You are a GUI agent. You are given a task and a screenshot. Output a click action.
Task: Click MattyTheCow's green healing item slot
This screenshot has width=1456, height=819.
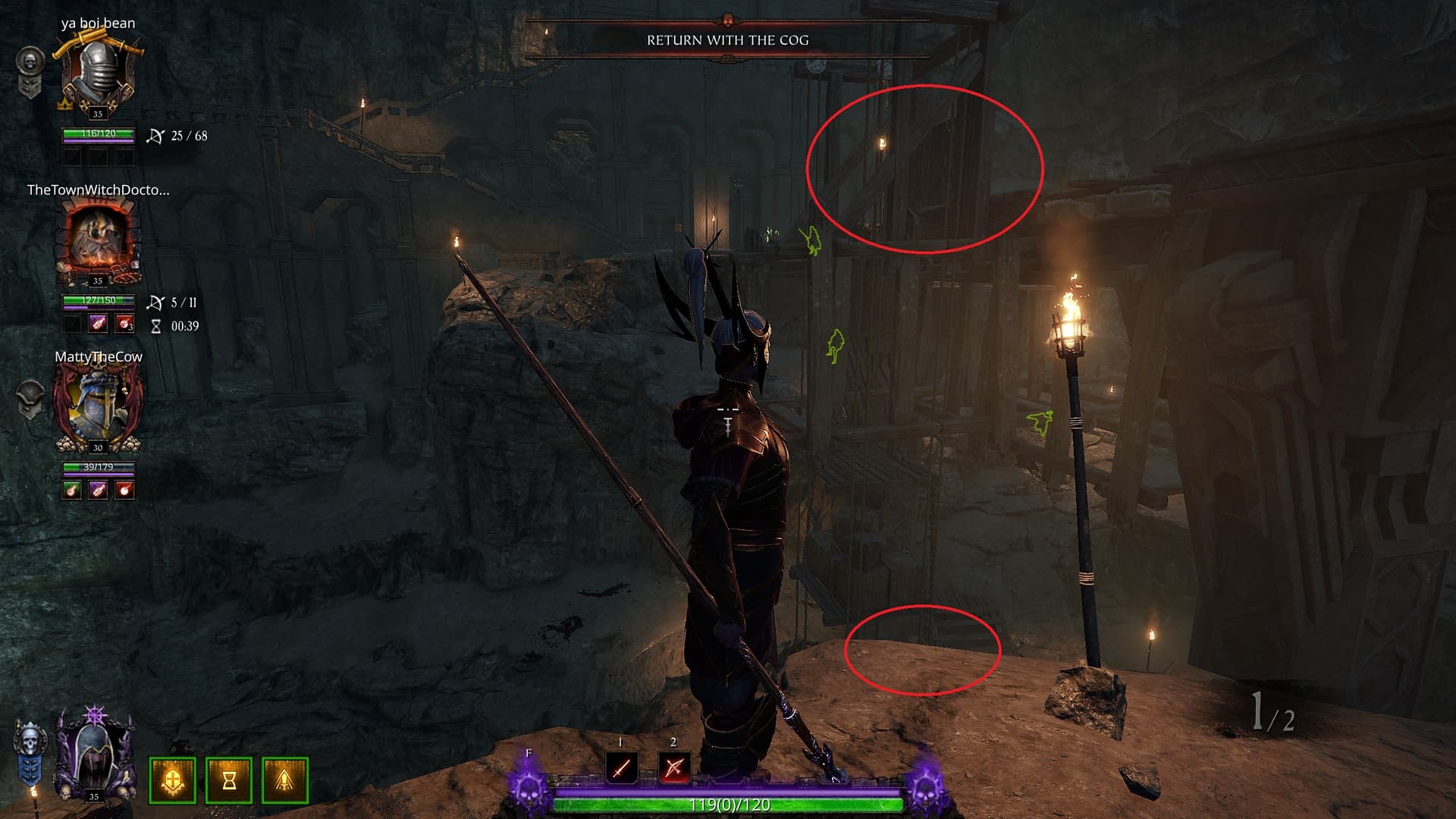(72, 490)
